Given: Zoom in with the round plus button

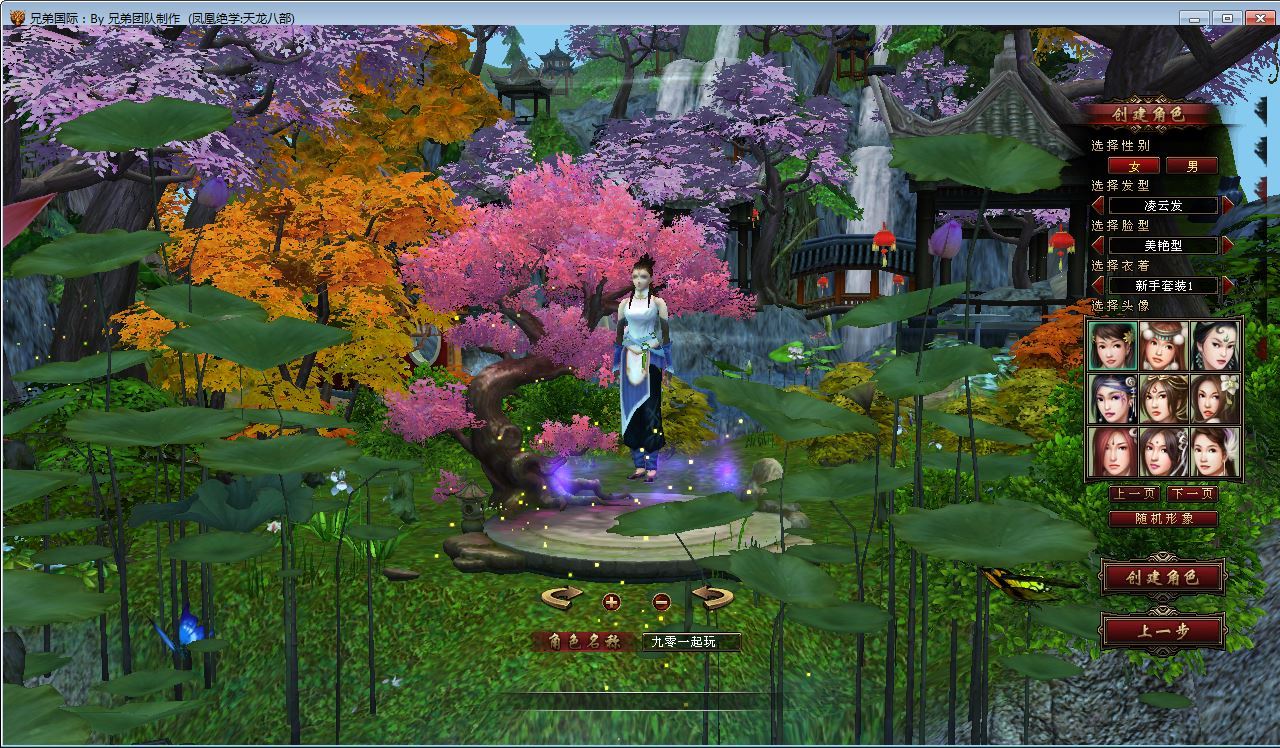Looking at the screenshot, I should tap(611, 602).
